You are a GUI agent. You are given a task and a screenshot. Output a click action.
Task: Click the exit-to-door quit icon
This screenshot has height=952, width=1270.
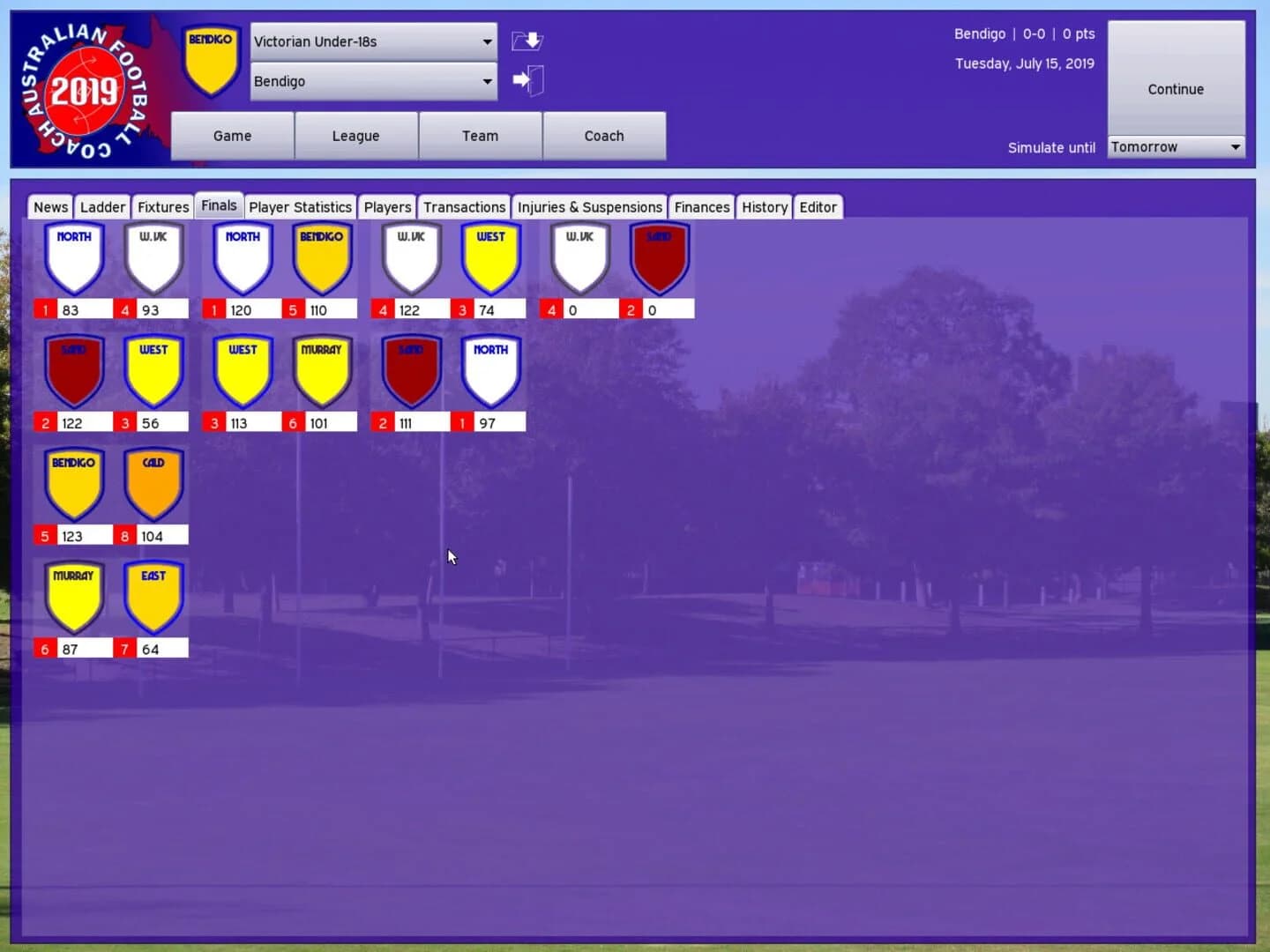pyautogui.click(x=527, y=79)
